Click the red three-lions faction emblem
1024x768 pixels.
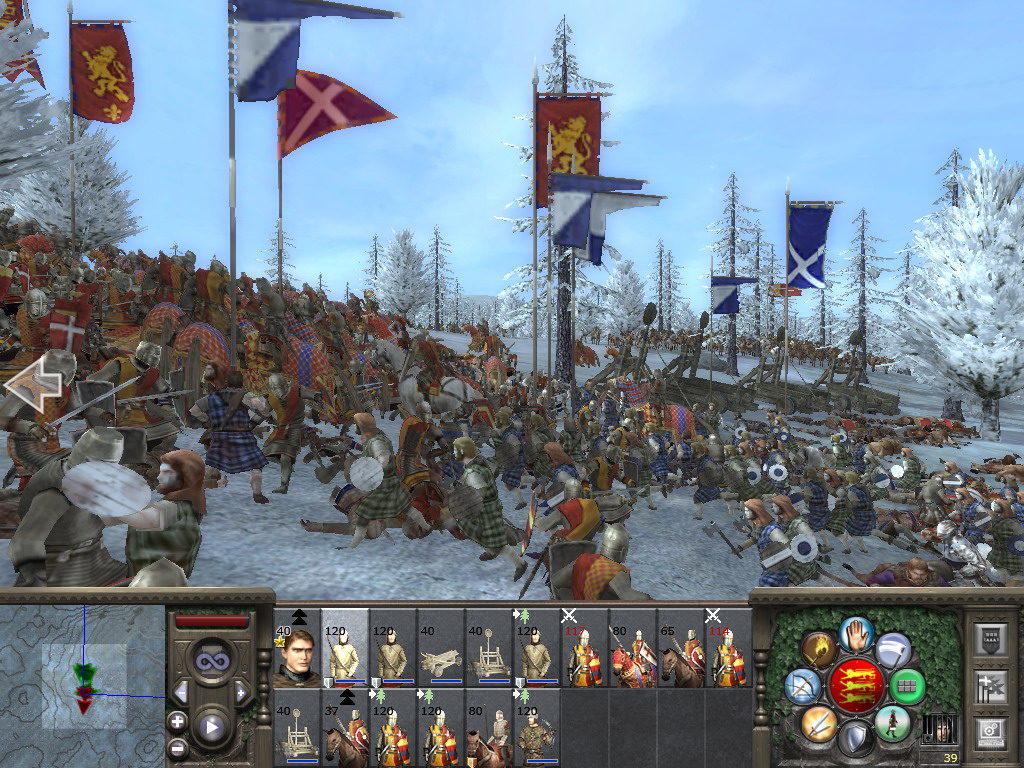(857, 685)
